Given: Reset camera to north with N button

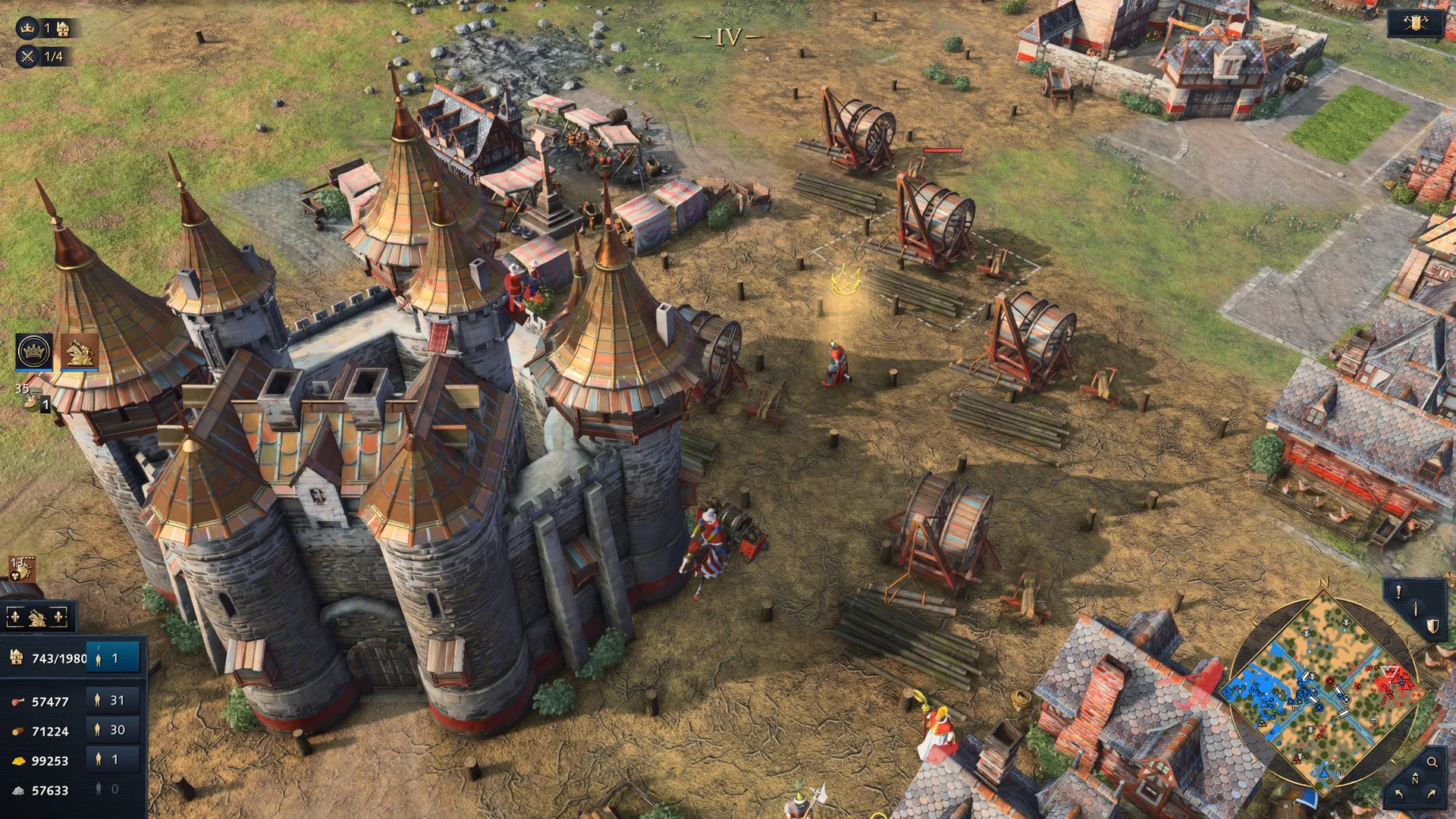Looking at the screenshot, I should (1415, 779).
